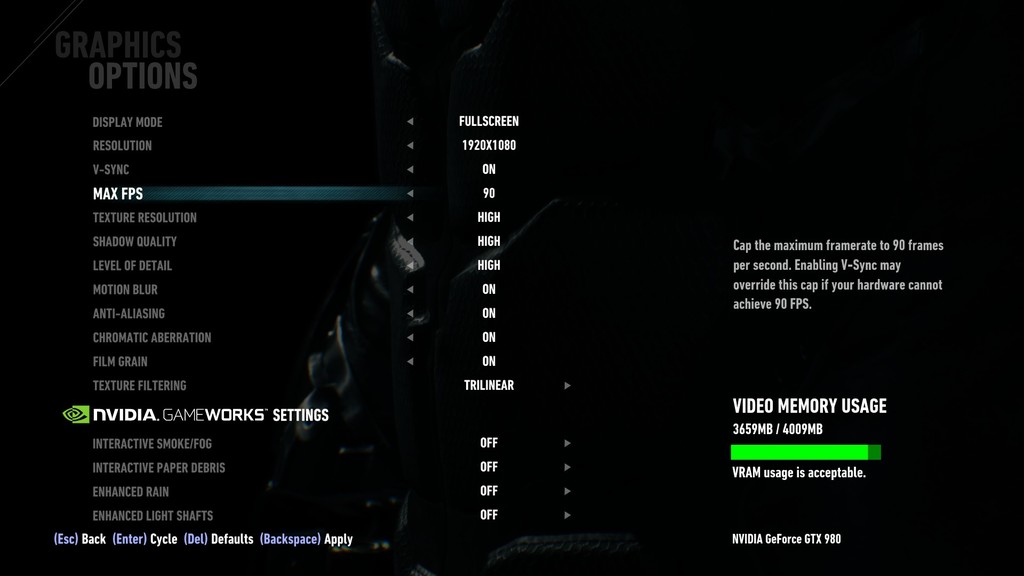Select the Chromatic Aberration row
Viewport: 1024px width, 576px height.
pos(152,338)
